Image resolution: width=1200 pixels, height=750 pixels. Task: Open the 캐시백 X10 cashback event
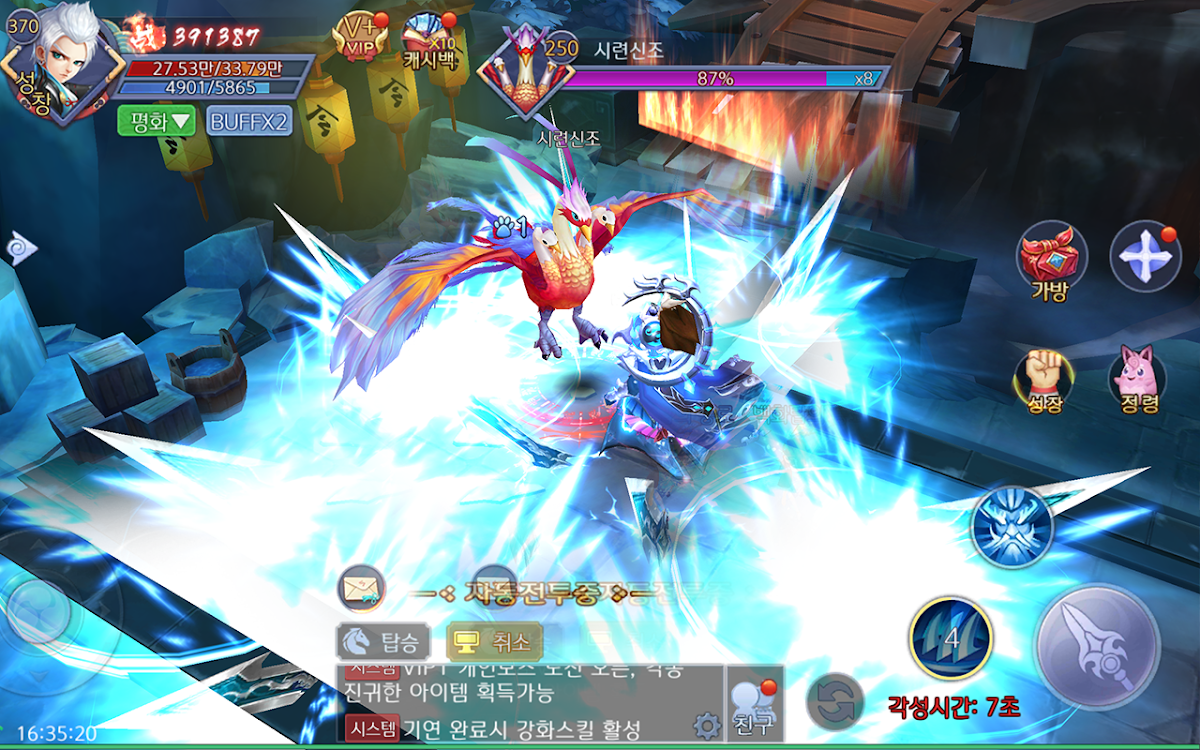click(x=429, y=38)
